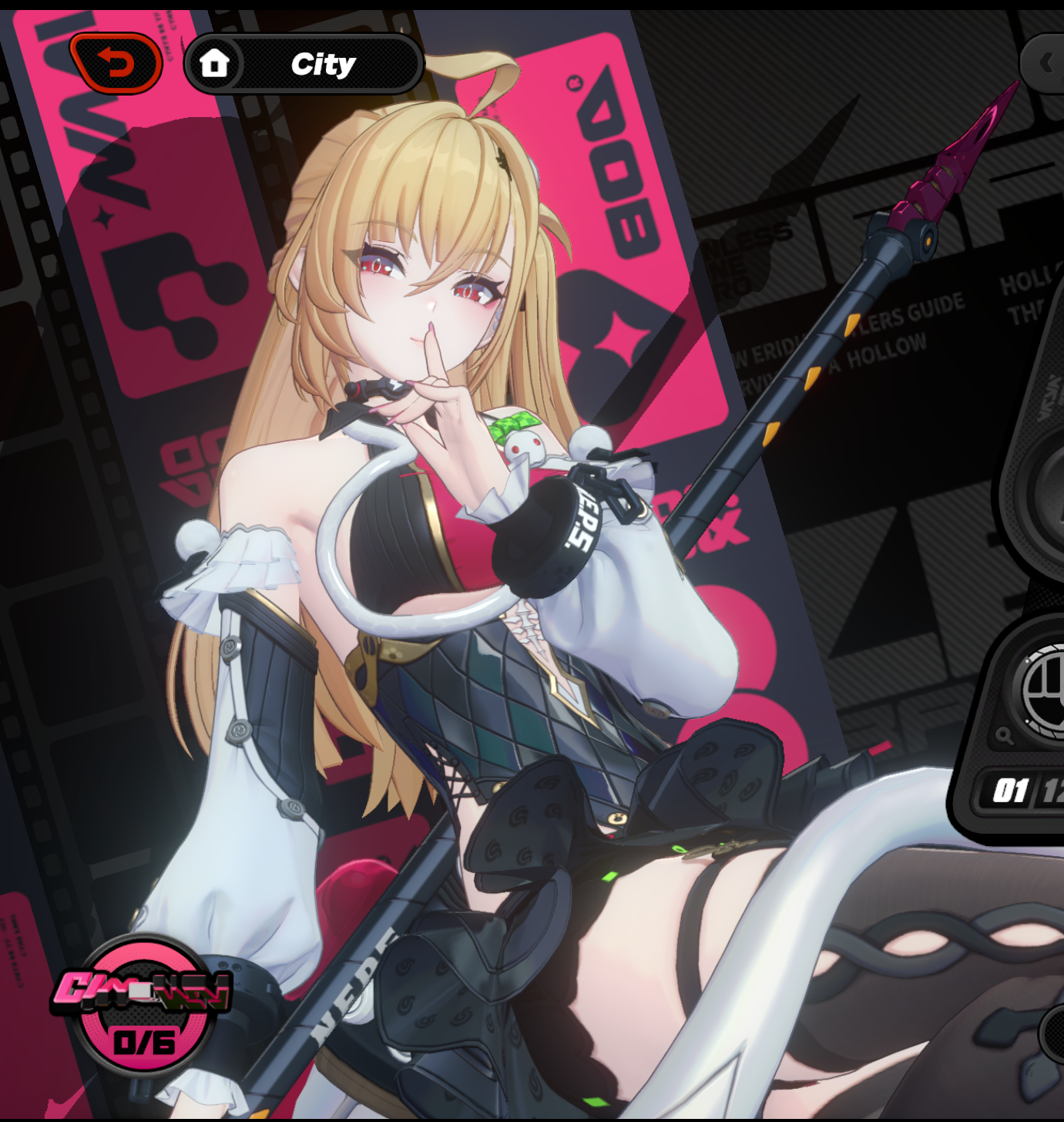Go back with the red return arrow
This screenshot has height=1122, width=1064.
tap(116, 63)
